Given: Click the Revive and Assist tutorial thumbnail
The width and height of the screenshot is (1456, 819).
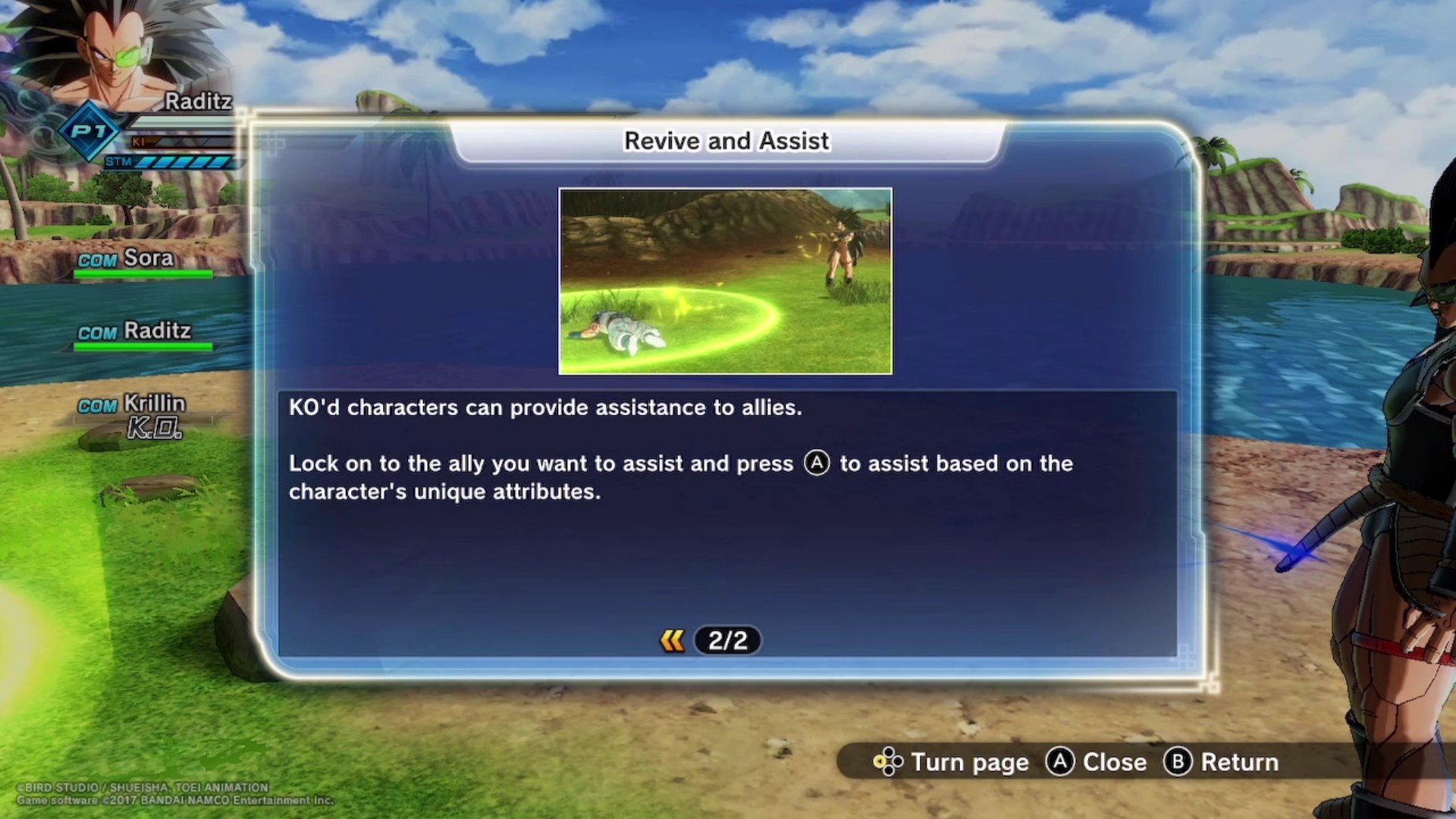Looking at the screenshot, I should [725, 281].
